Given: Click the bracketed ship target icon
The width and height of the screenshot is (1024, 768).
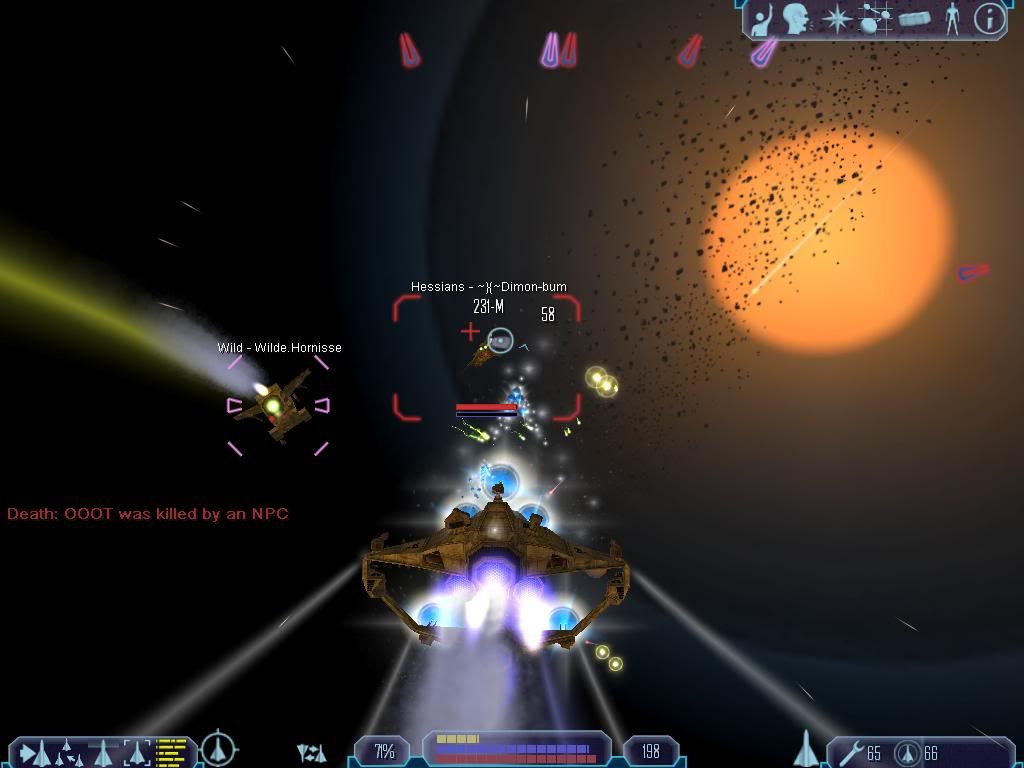Looking at the screenshot, I should (x=137, y=751).
